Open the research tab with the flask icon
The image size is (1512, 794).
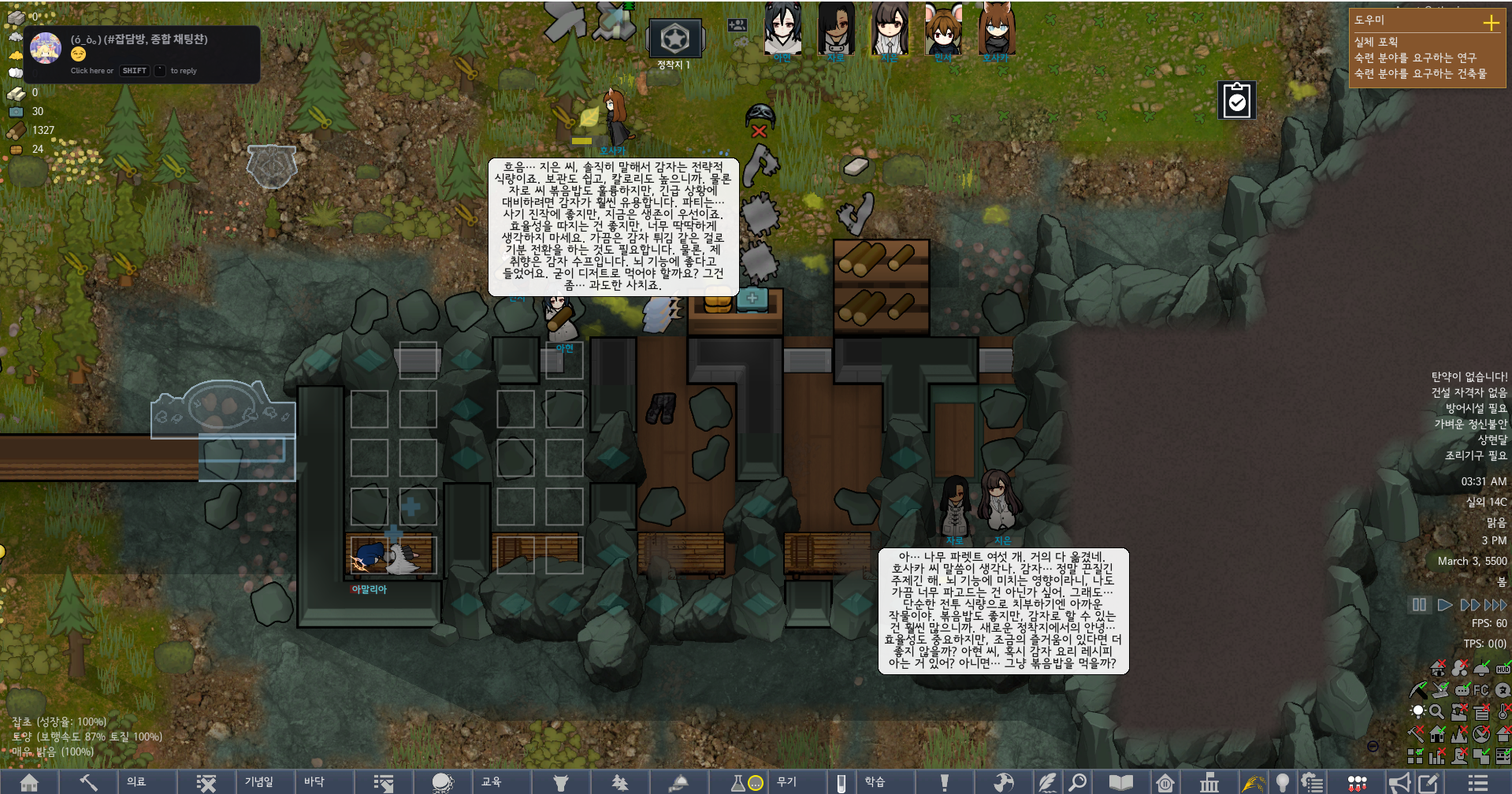coord(738,782)
